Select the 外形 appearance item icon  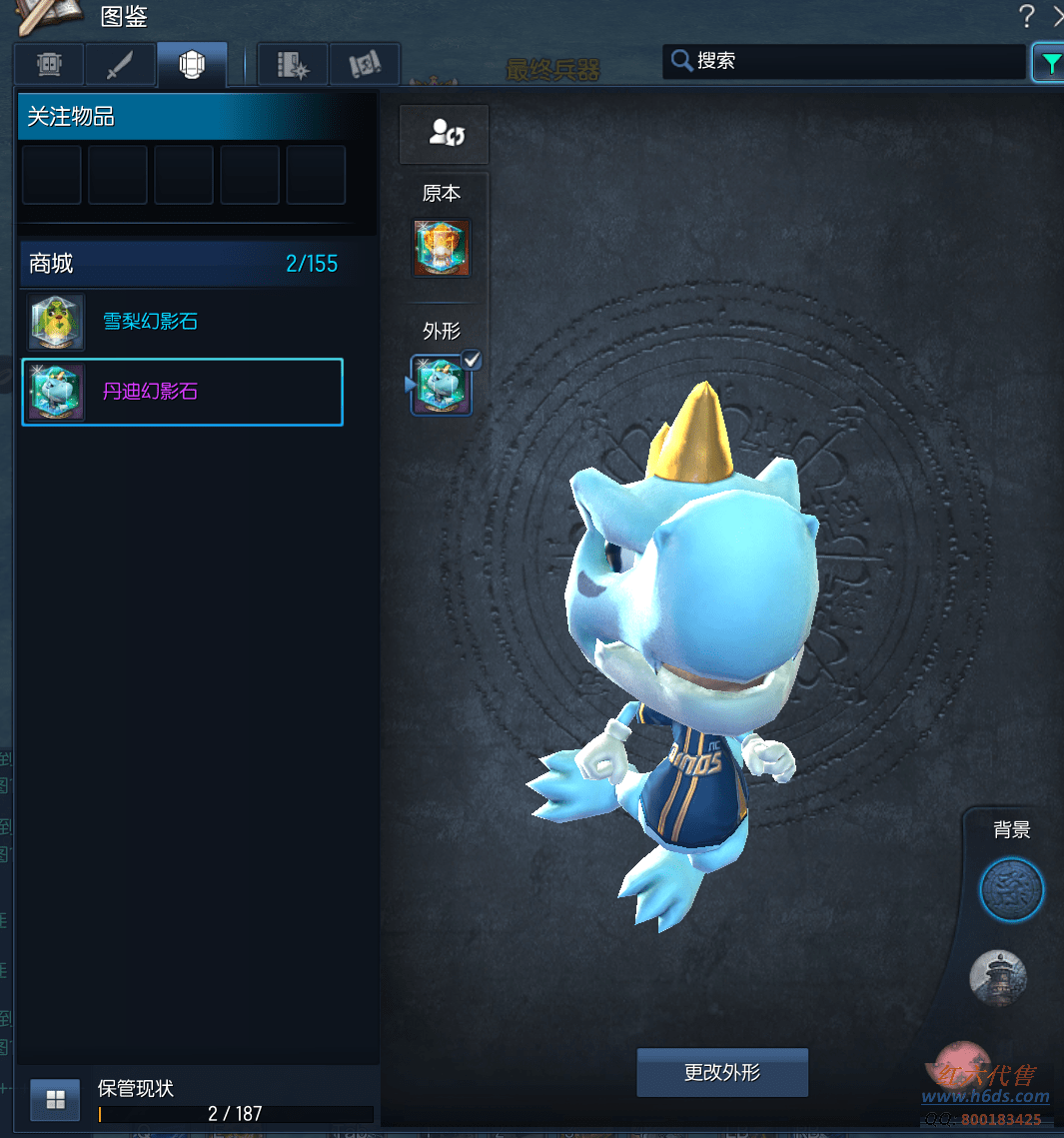pyautogui.click(x=442, y=386)
